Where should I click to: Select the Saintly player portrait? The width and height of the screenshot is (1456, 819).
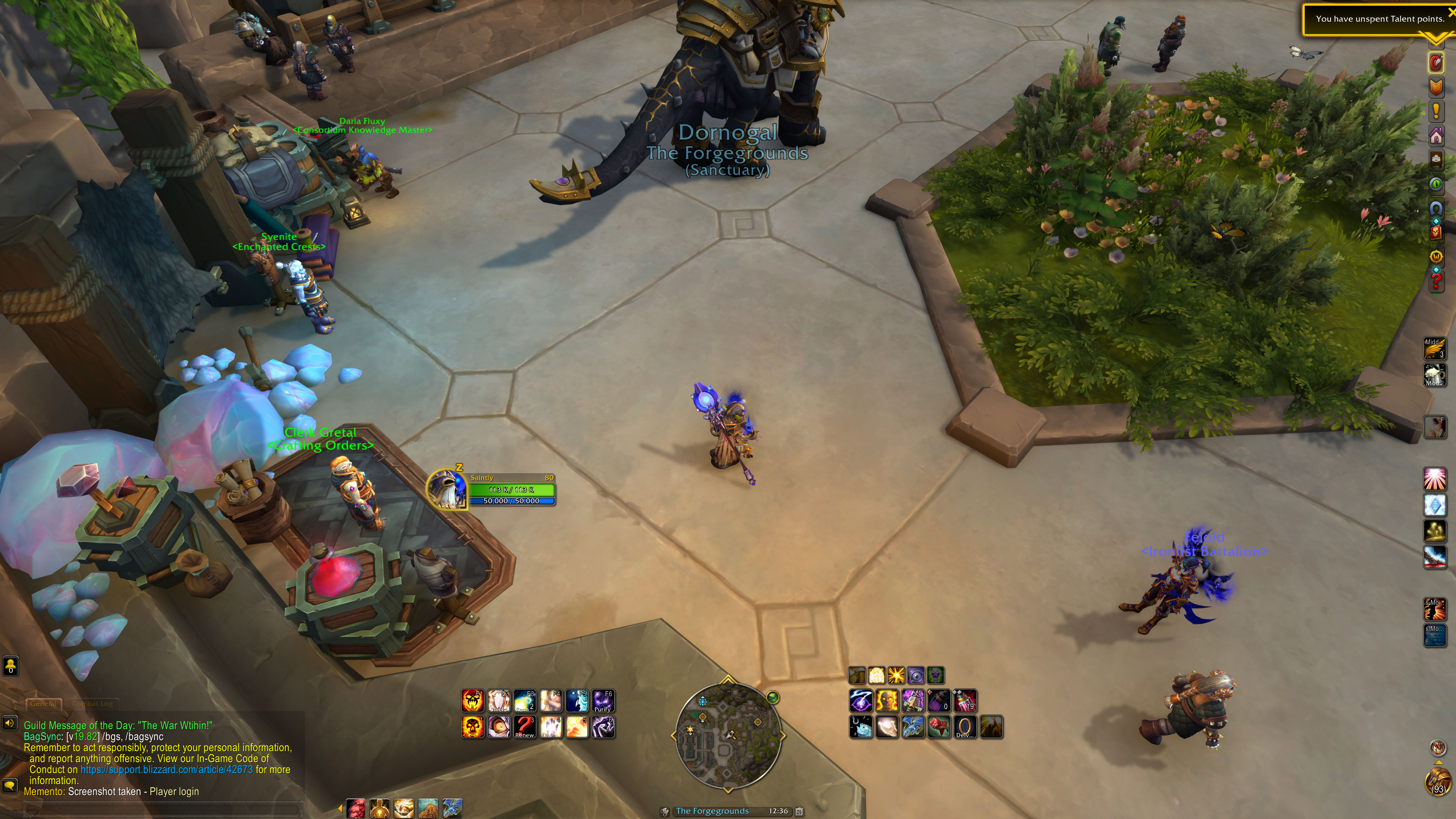447,490
